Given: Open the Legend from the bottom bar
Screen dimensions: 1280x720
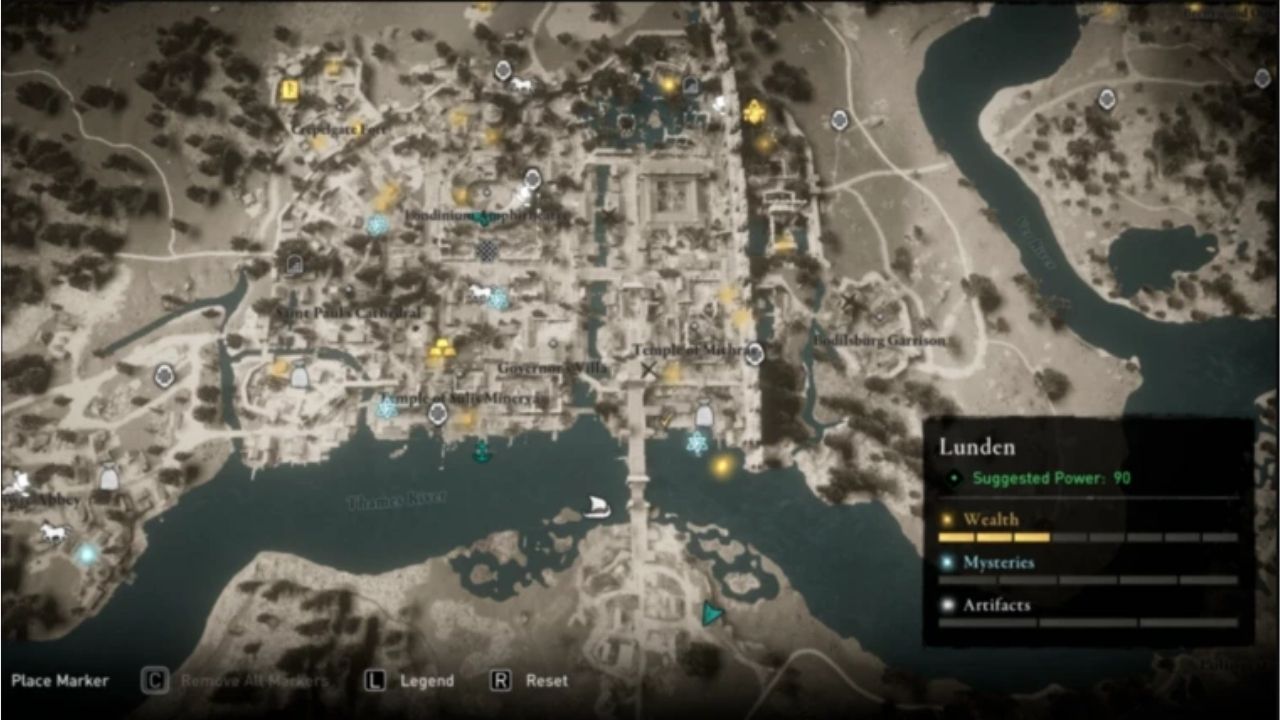Looking at the screenshot, I should click(425, 680).
